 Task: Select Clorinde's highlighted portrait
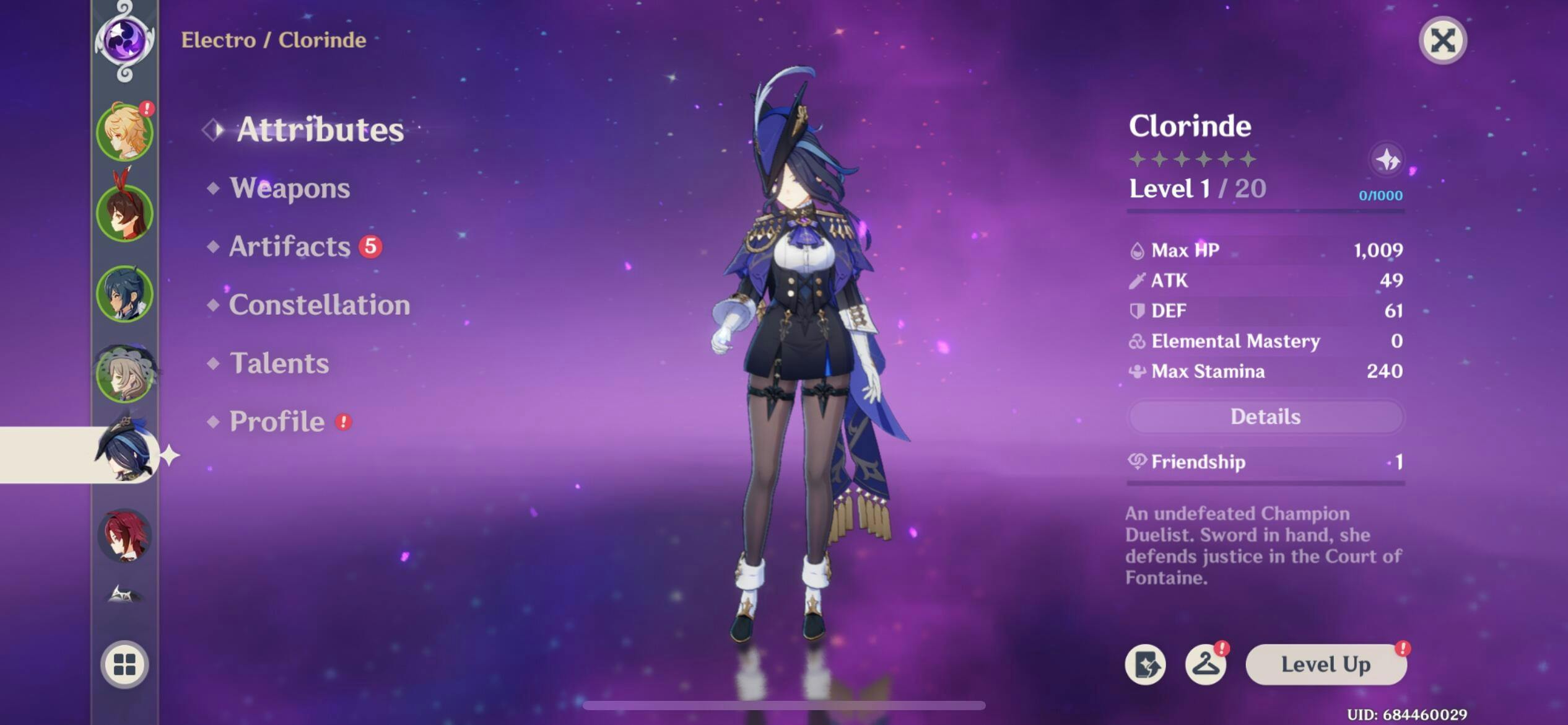tap(124, 454)
